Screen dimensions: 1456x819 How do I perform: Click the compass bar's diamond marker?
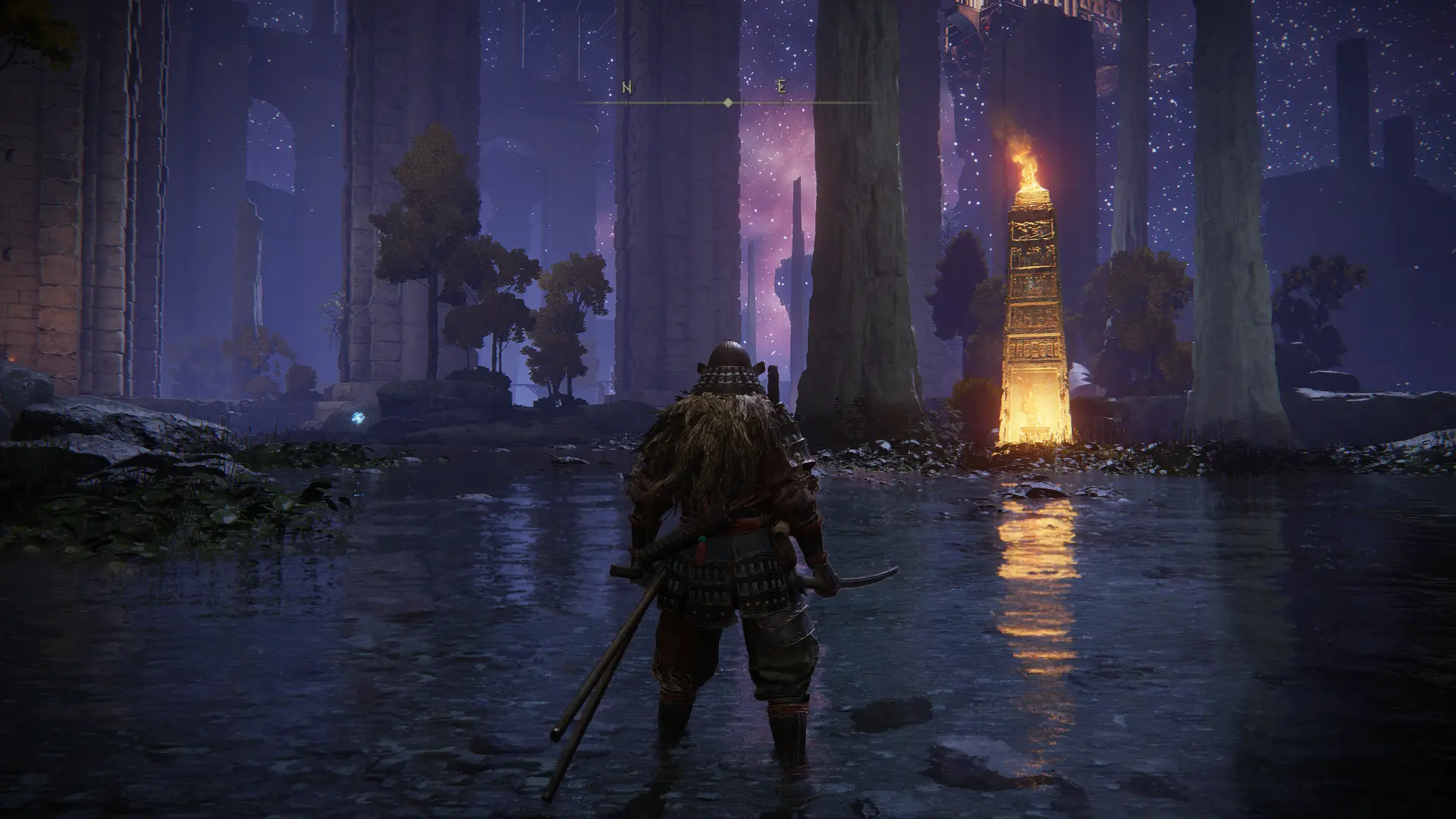click(728, 102)
